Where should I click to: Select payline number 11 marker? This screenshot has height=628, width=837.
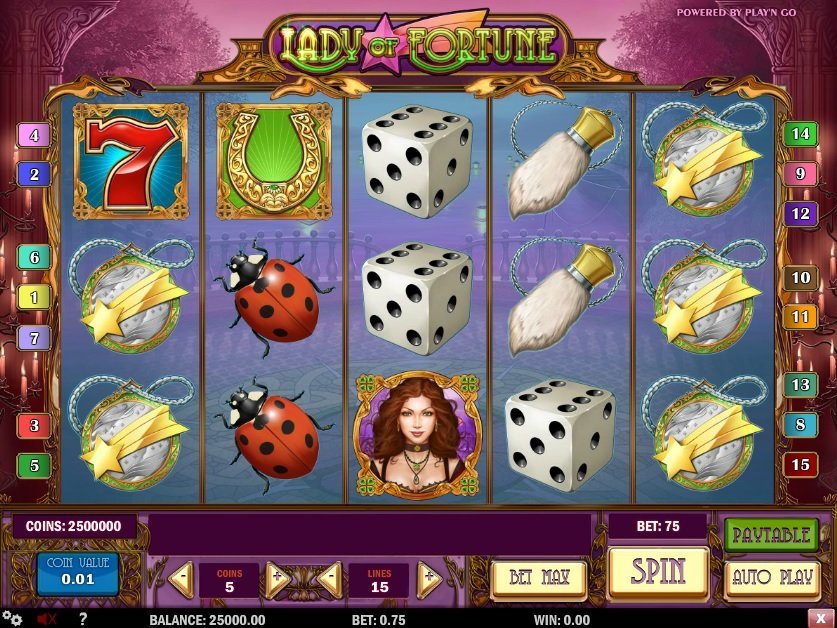[x=800, y=317]
